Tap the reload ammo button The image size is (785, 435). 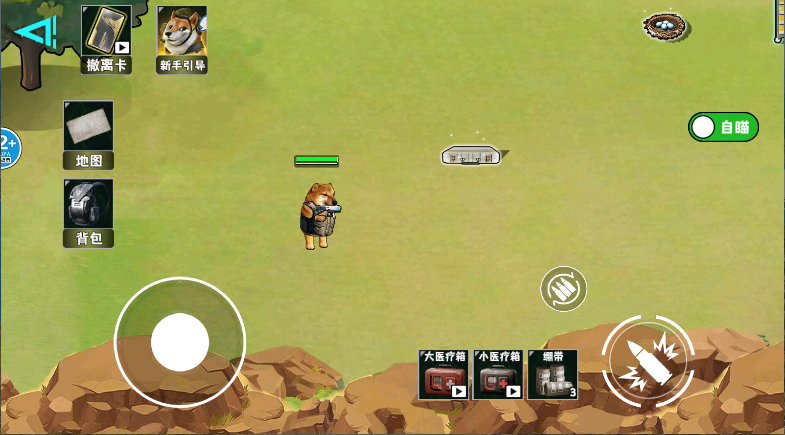(564, 289)
